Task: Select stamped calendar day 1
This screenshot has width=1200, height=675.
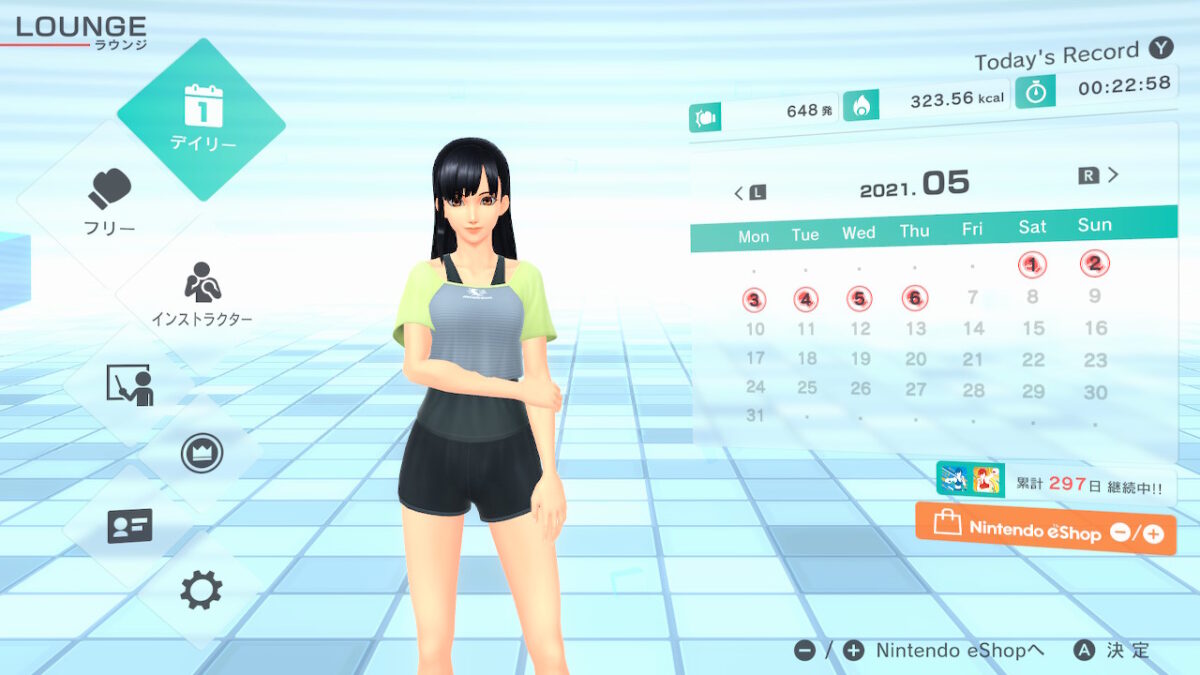Action: pos(1032,265)
